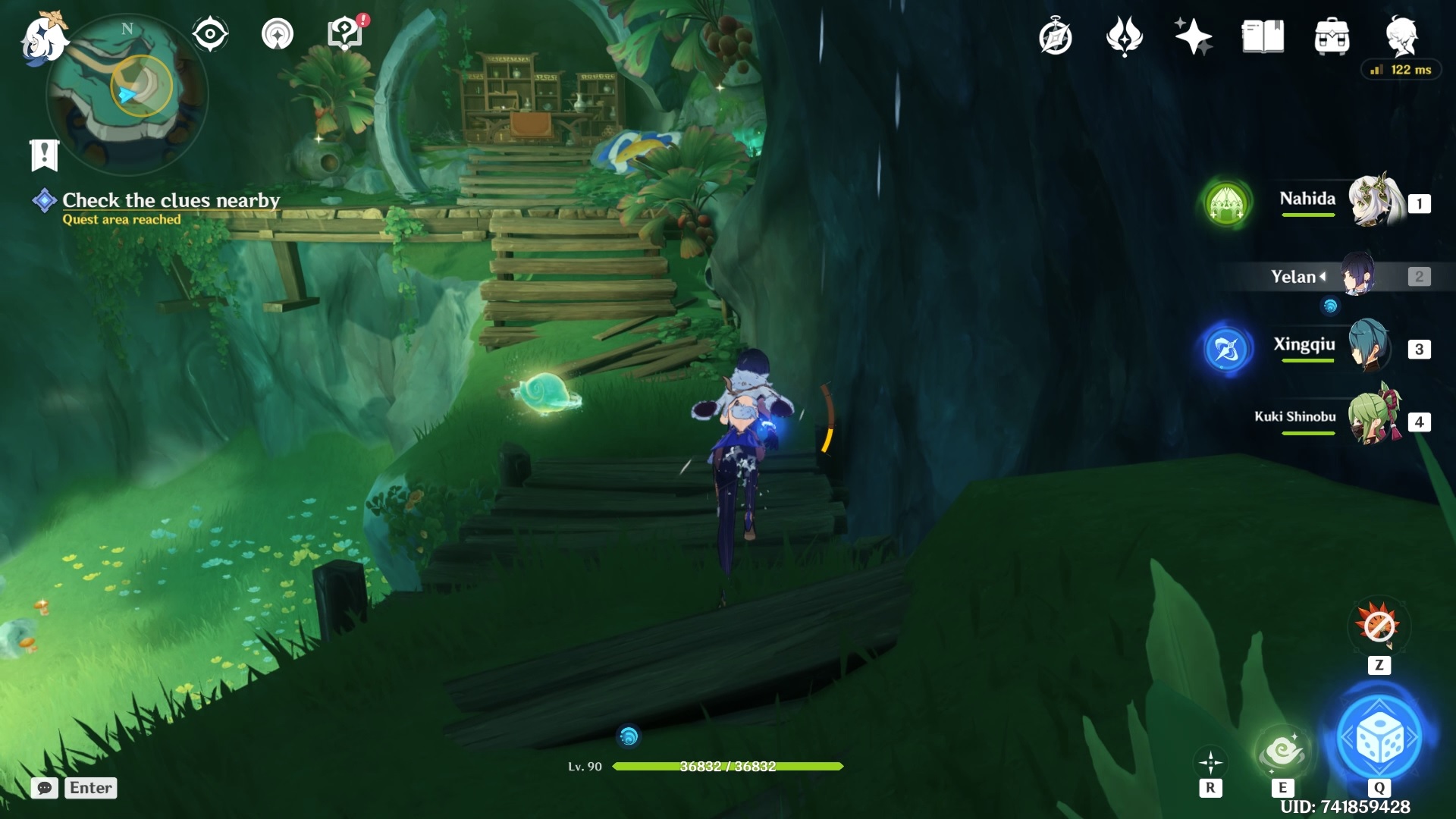
Task: Trigger the gadget slot marked Z
Action: click(x=1382, y=628)
